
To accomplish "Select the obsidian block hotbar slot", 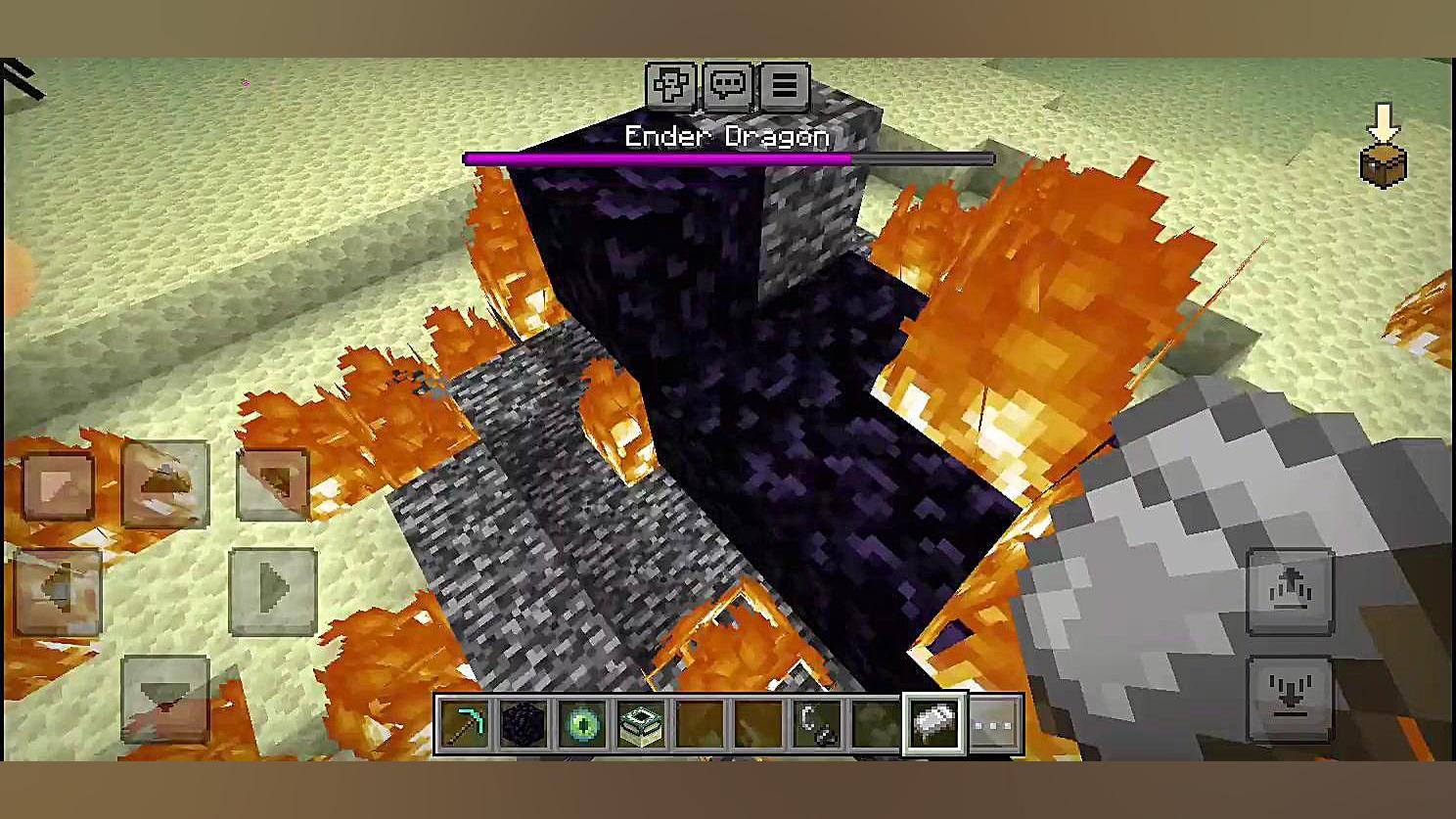I will click(x=523, y=725).
